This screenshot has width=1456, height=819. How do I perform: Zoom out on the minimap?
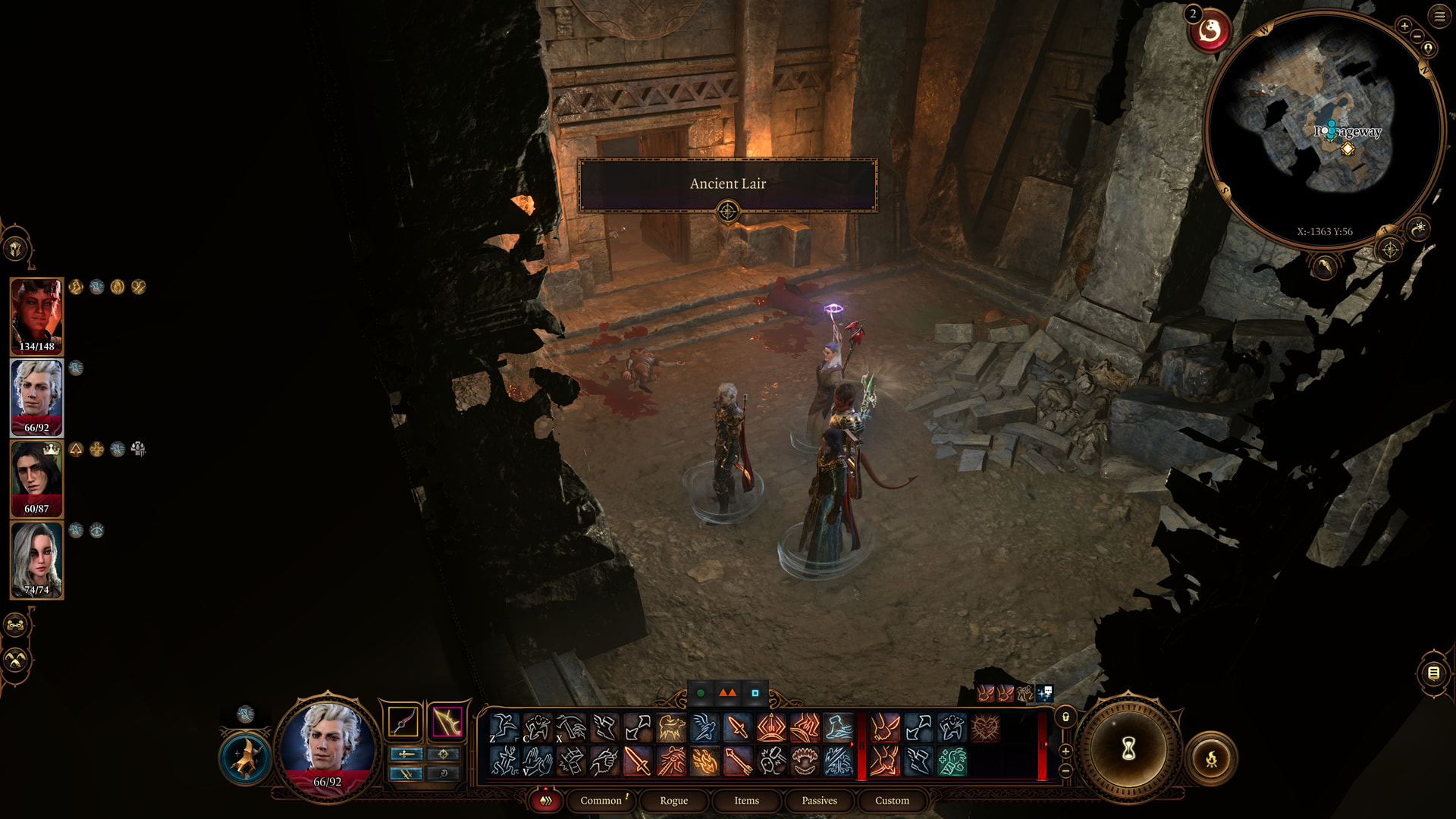(1417, 36)
